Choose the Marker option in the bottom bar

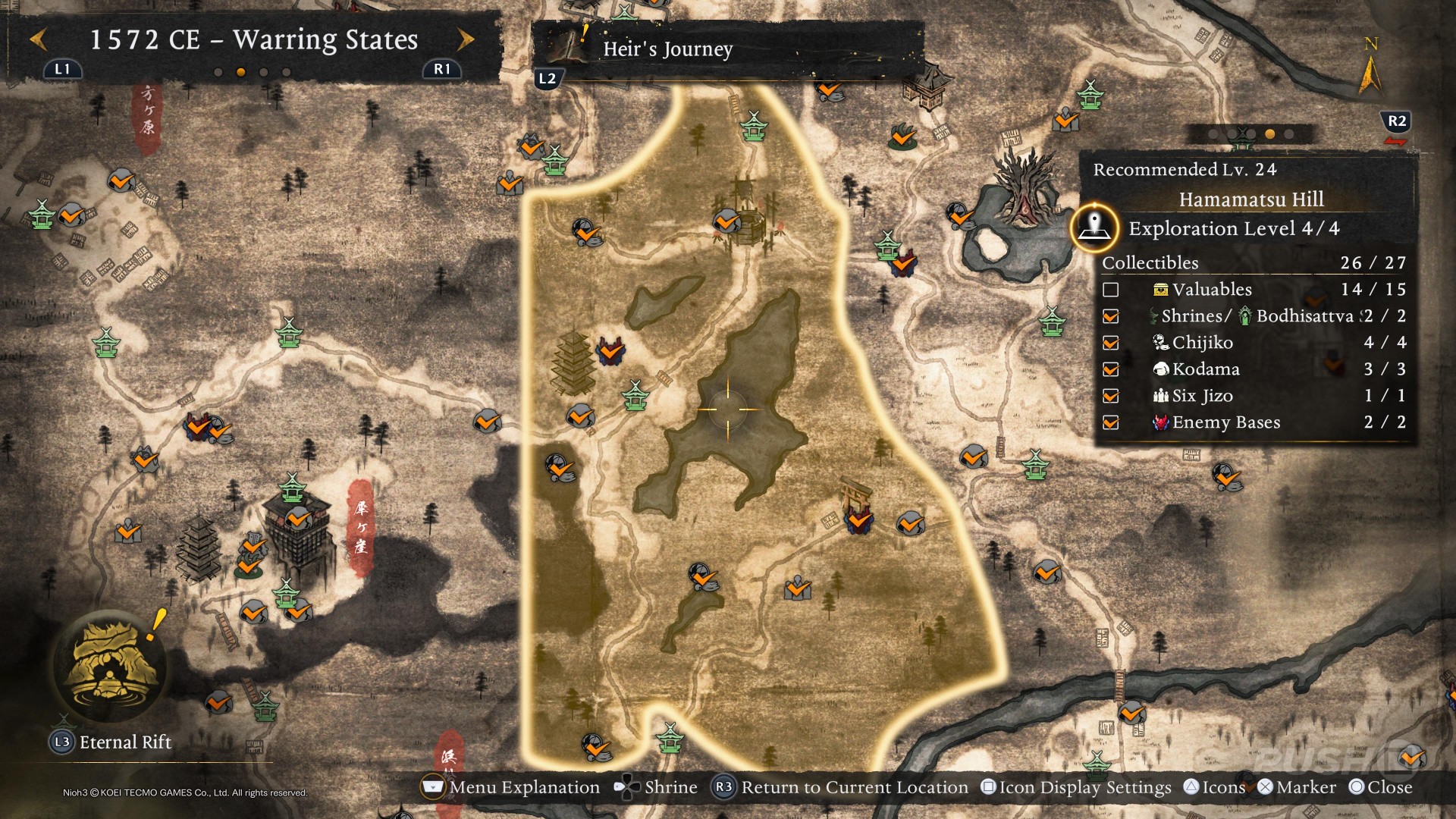(1297, 787)
